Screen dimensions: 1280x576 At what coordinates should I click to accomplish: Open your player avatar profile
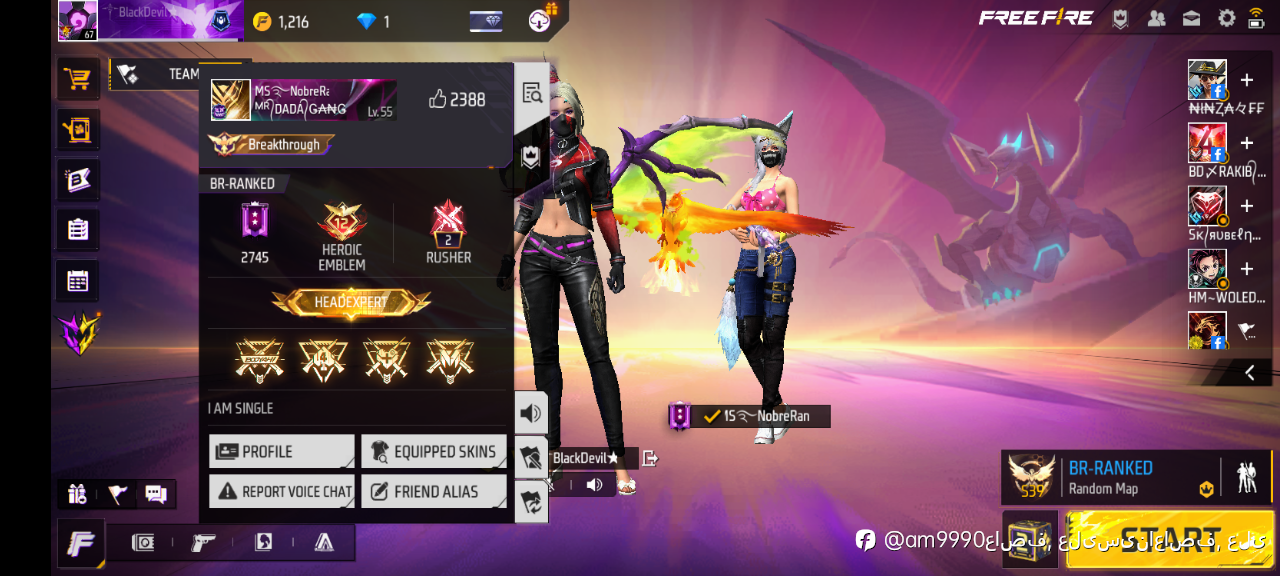click(x=78, y=20)
